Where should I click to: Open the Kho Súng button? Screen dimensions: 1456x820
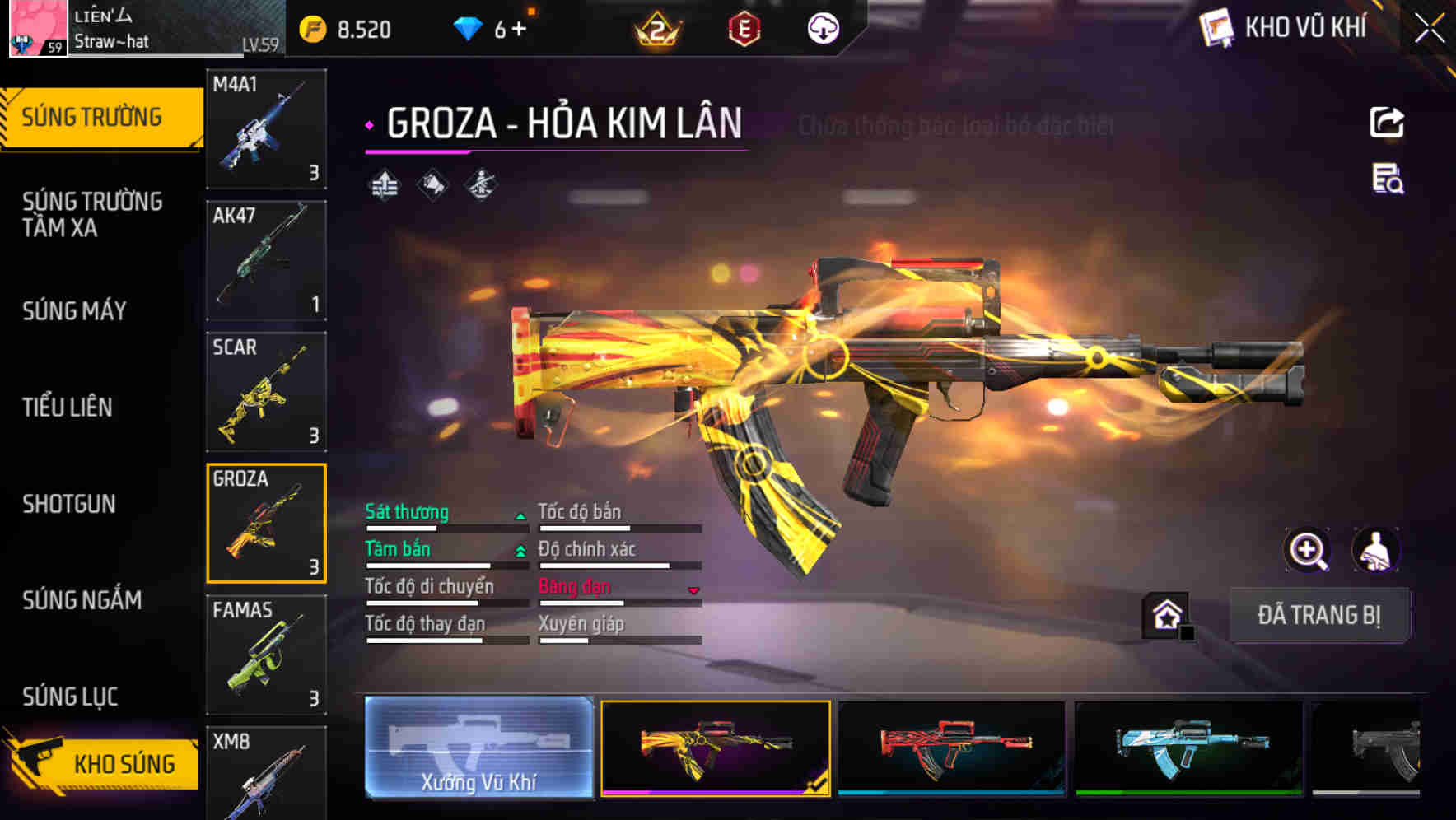[x=103, y=763]
